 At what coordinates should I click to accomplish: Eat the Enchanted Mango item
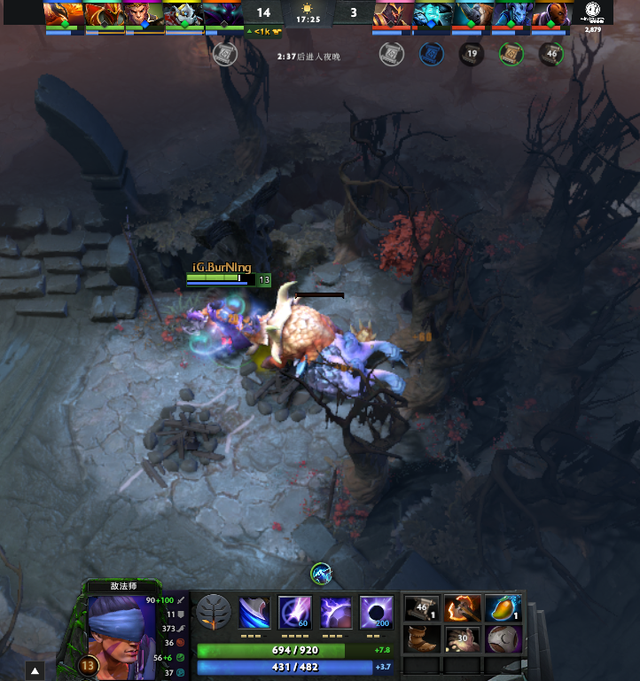[x=501, y=609]
